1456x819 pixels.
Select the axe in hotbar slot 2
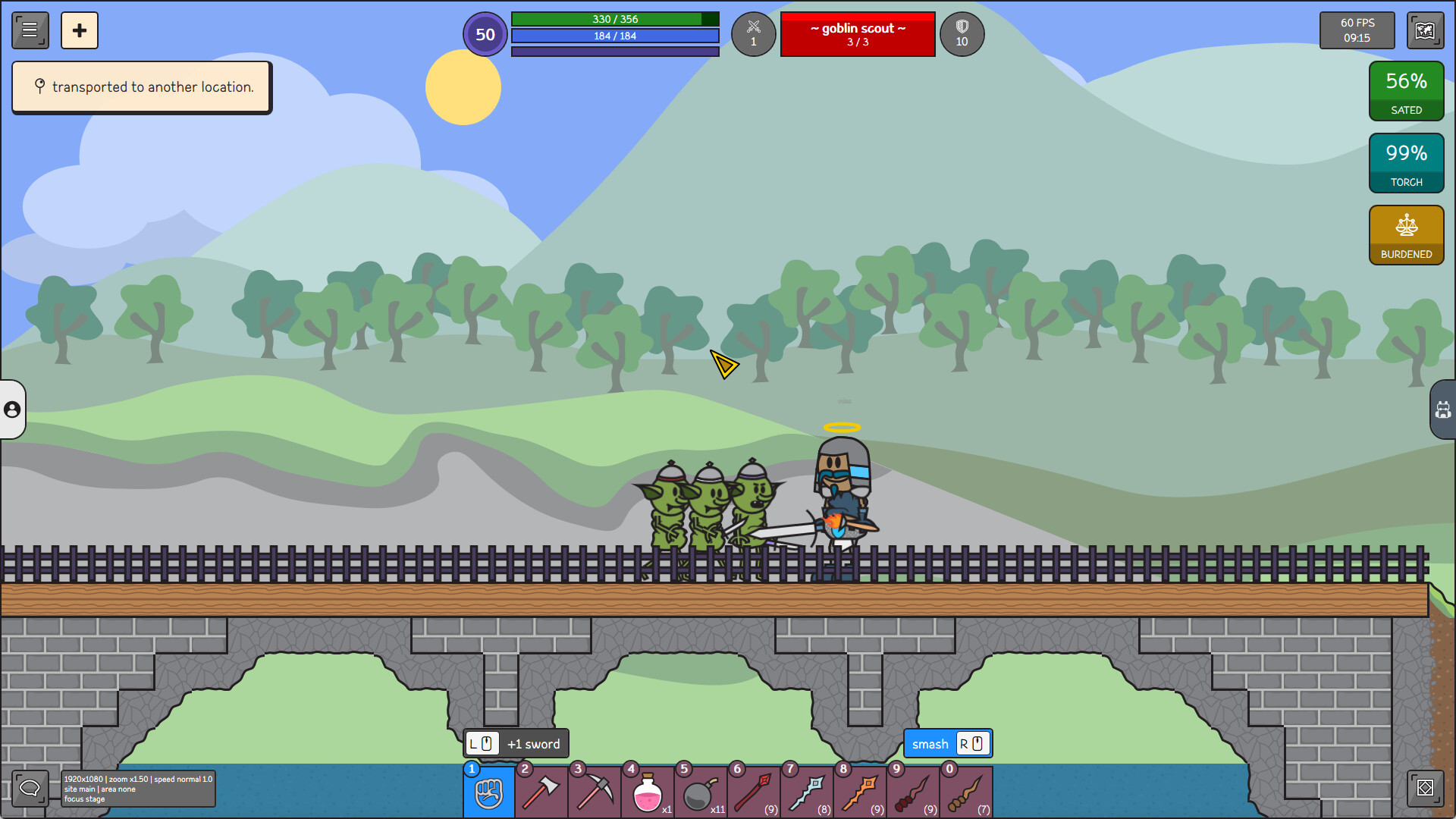pos(541,791)
